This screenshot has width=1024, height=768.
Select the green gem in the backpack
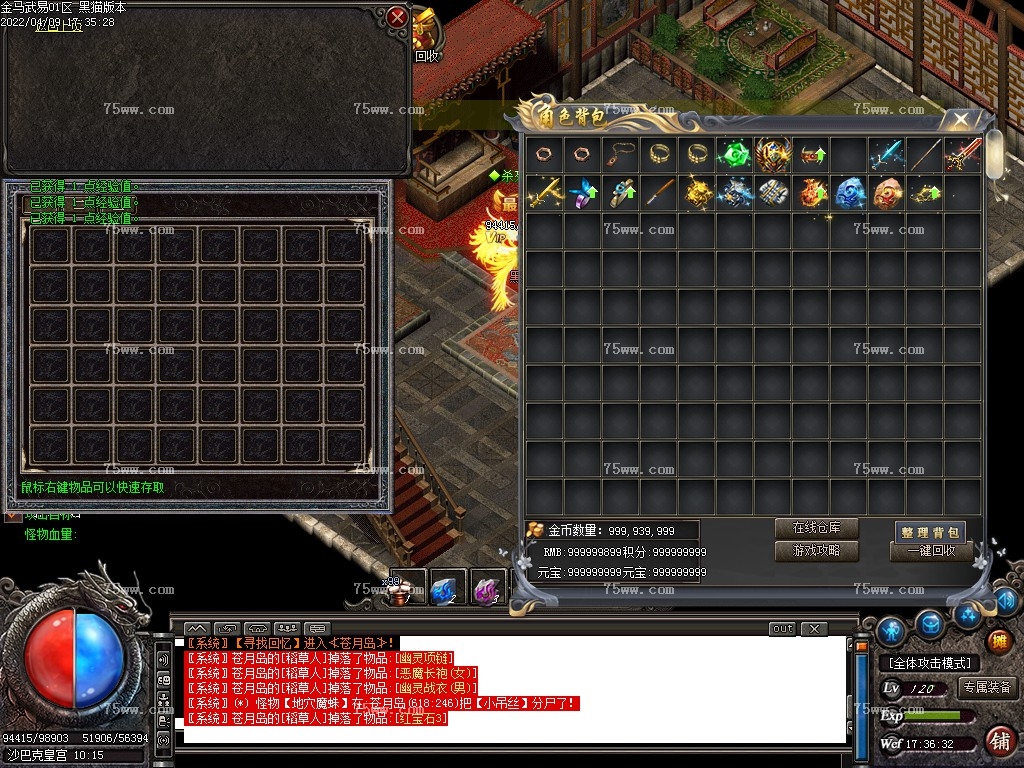click(733, 155)
